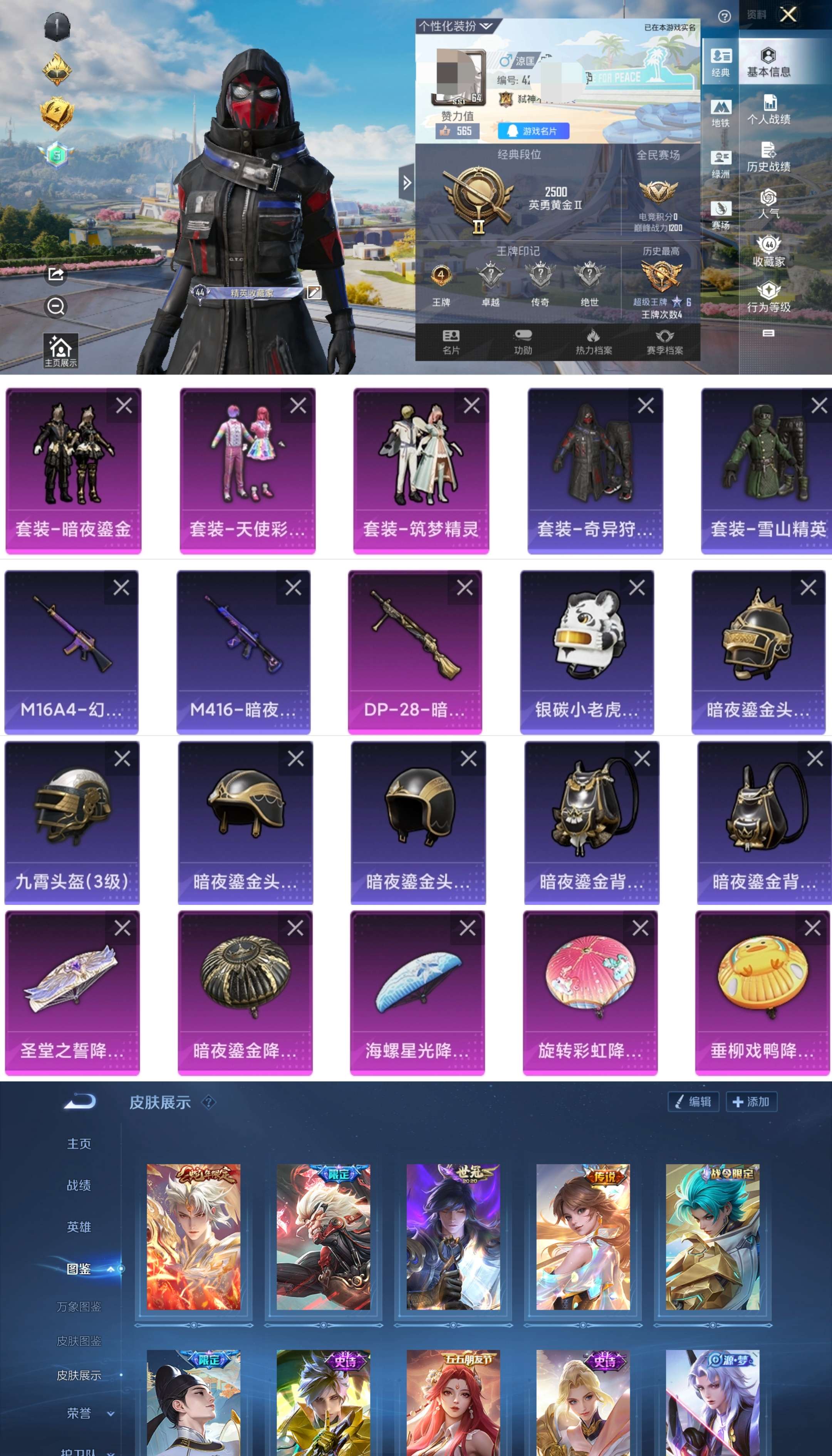Click the share icon beside the character
The image size is (832, 1456).
point(55,275)
